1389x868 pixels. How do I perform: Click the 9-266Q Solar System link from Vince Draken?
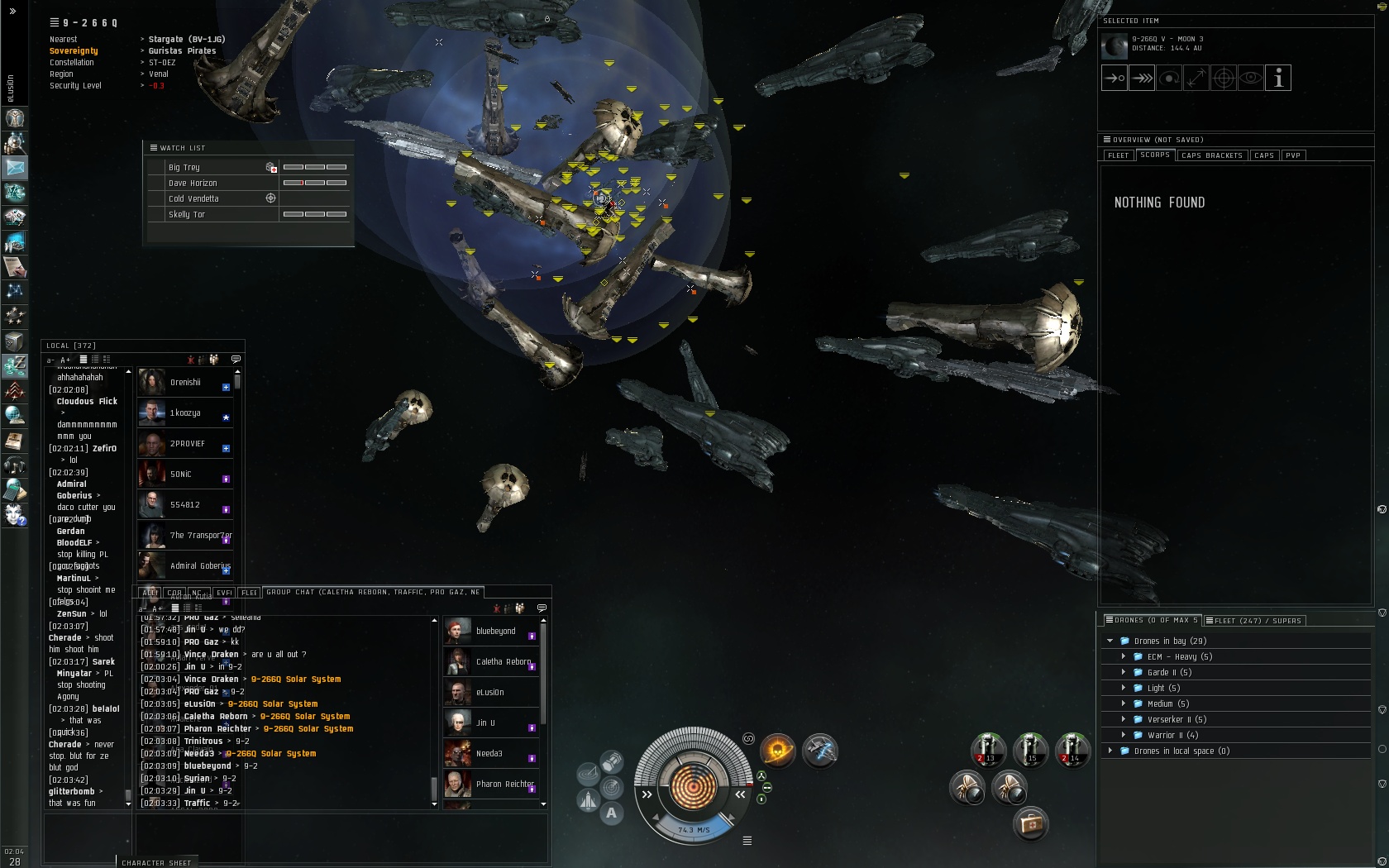pyautogui.click(x=295, y=680)
